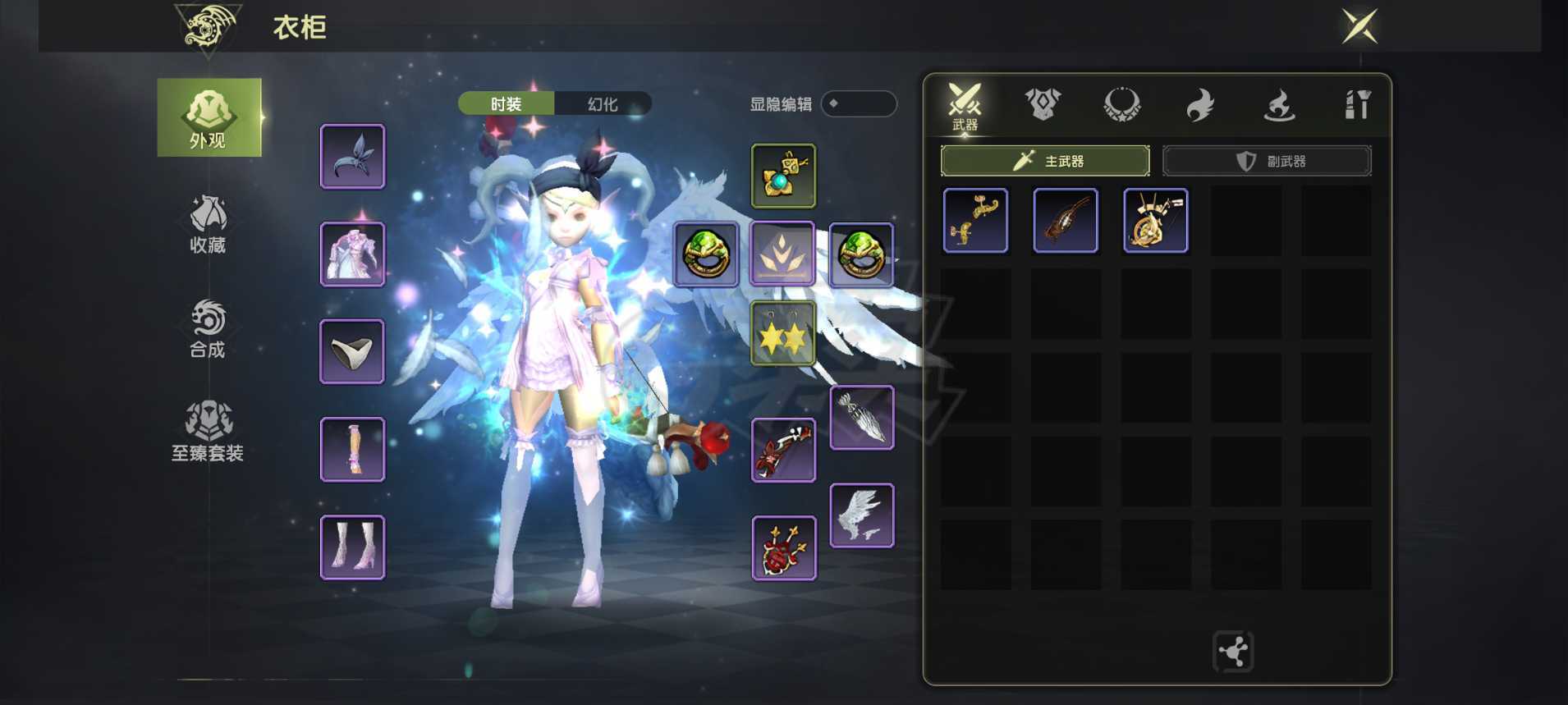This screenshot has height=705, width=1568.
Task: Select the pink dress costume slot
Action: point(352,254)
